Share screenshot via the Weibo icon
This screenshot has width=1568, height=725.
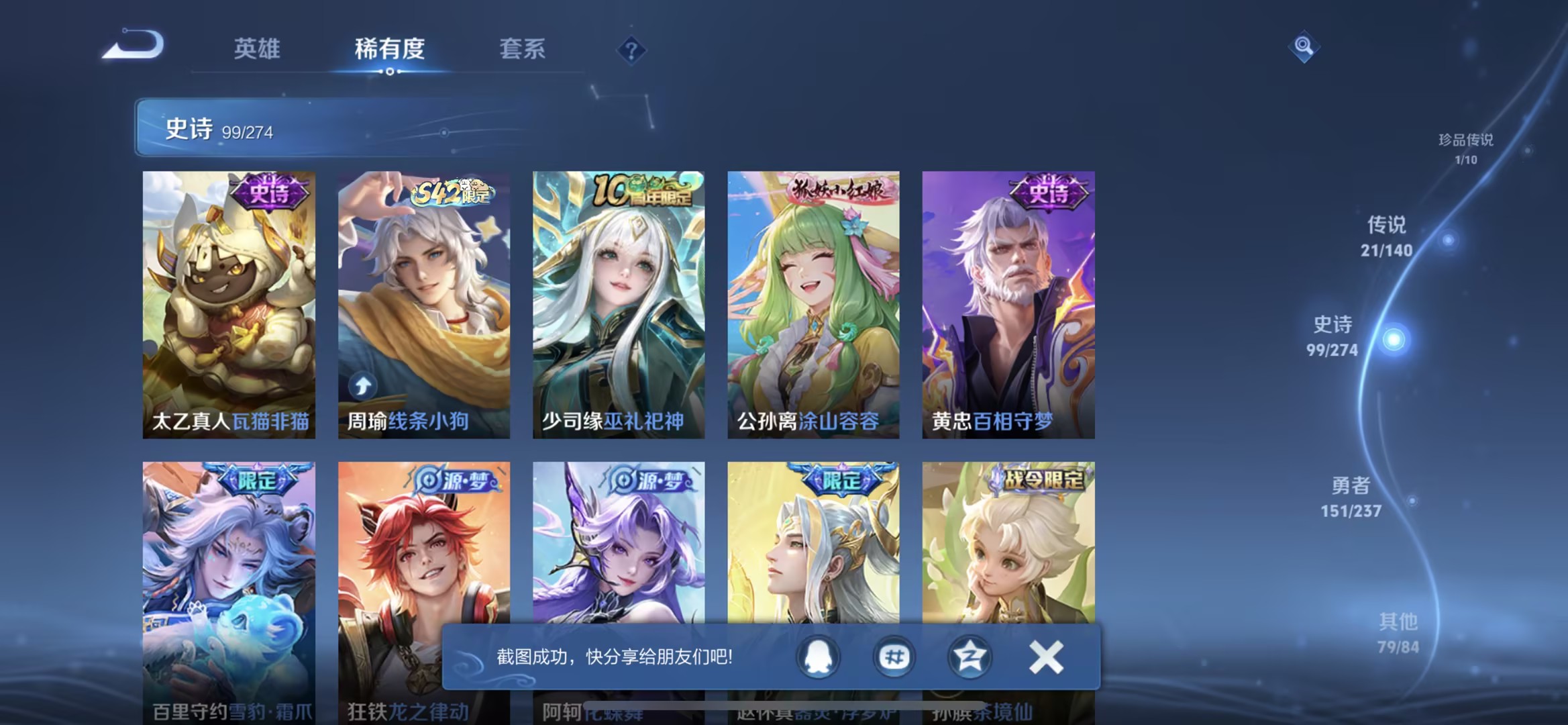pos(894,658)
